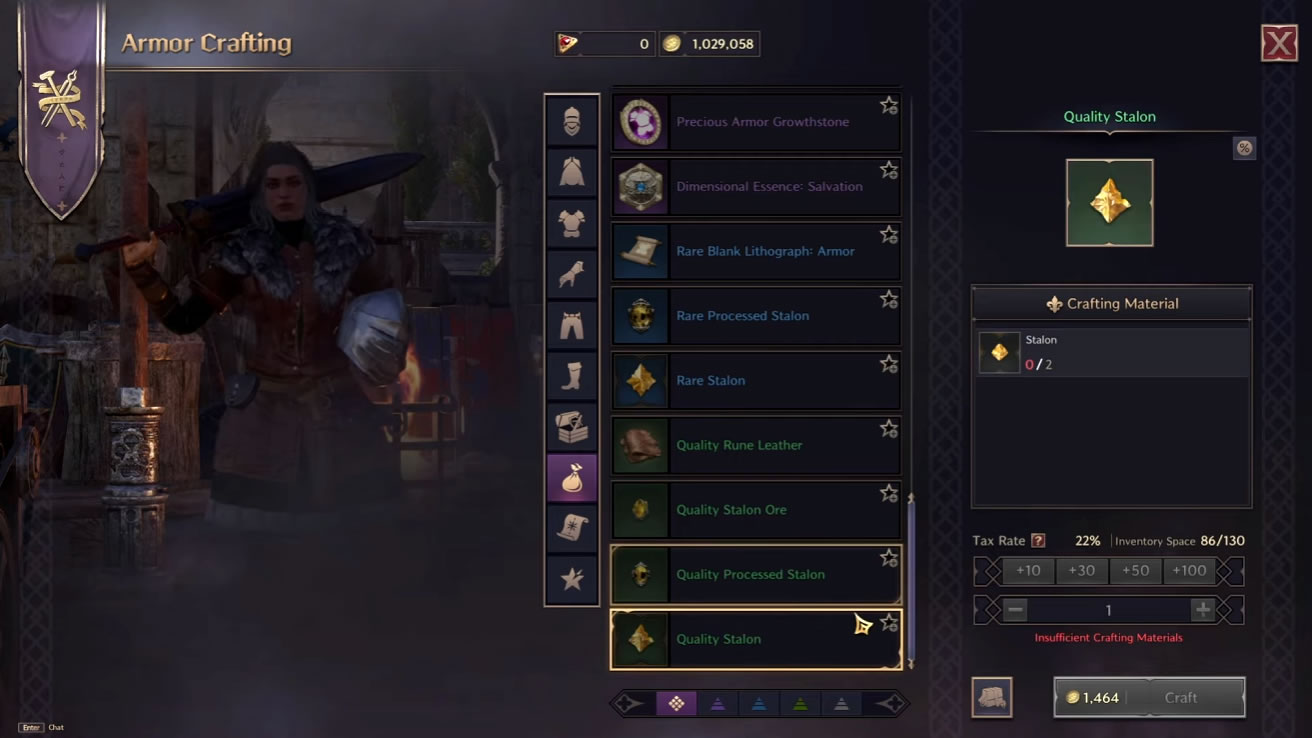Open the lithograph scroll category

click(x=572, y=529)
